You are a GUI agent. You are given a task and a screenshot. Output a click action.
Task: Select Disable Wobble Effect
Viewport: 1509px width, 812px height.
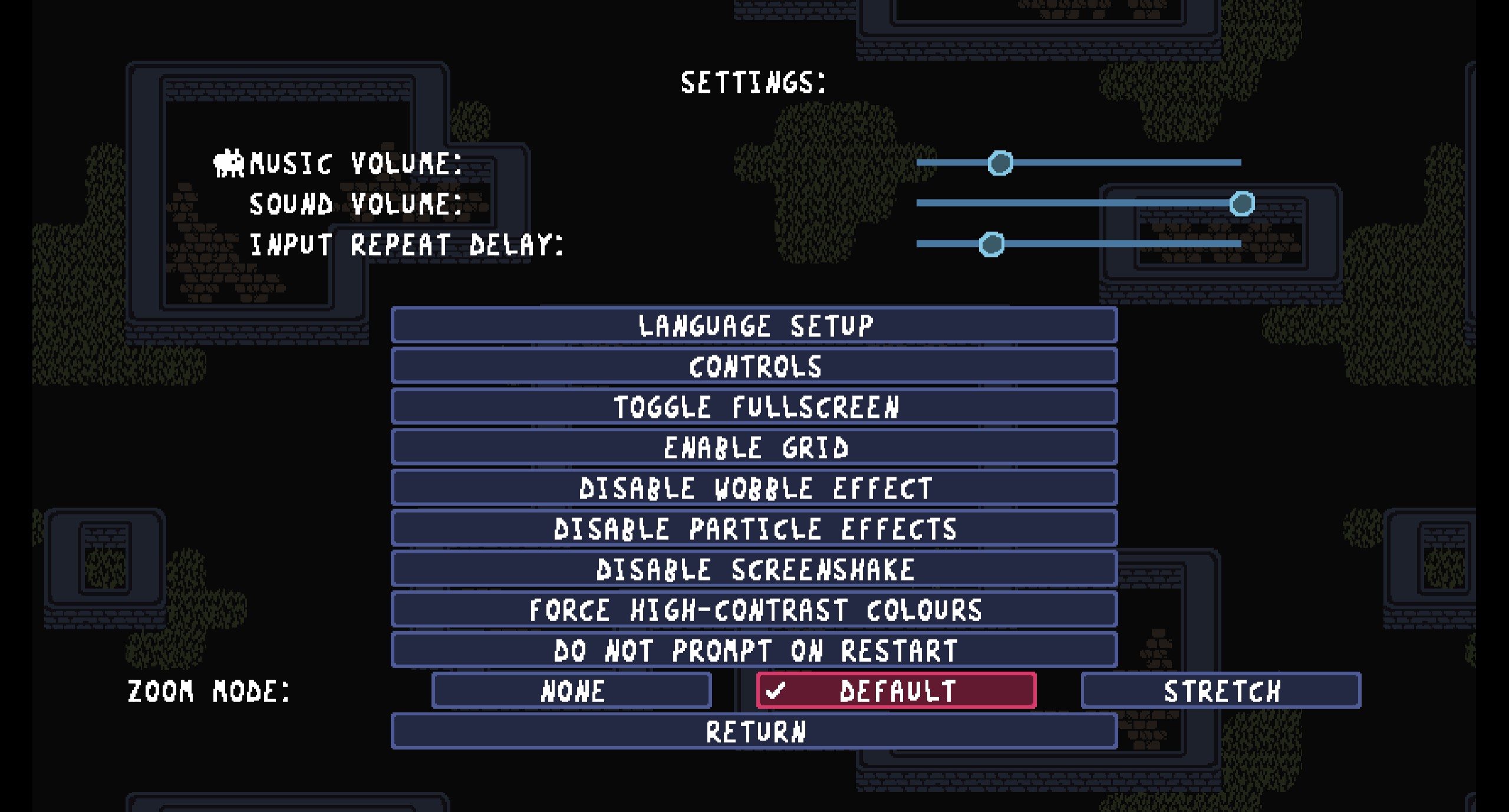click(754, 488)
